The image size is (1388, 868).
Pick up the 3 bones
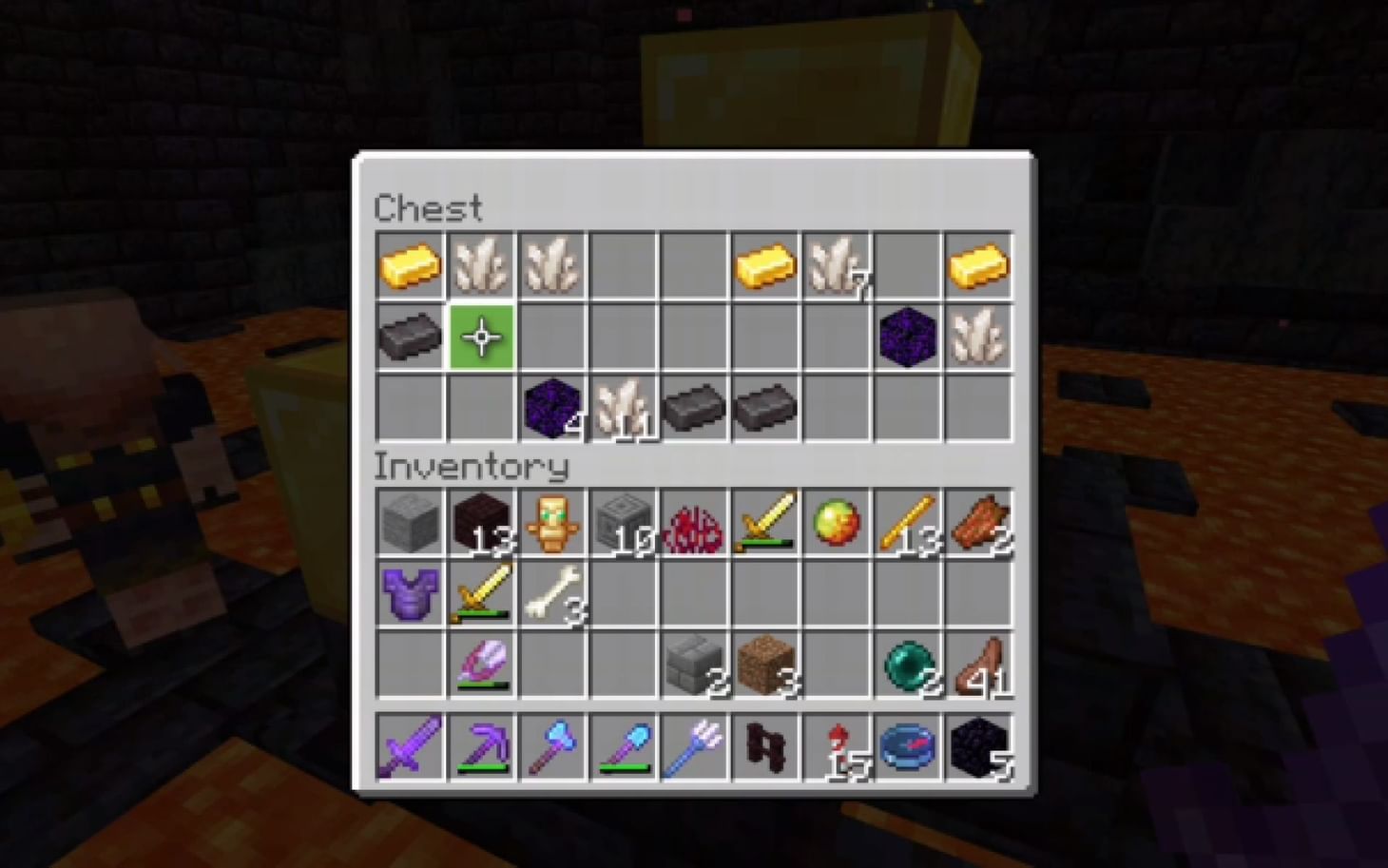click(x=553, y=589)
